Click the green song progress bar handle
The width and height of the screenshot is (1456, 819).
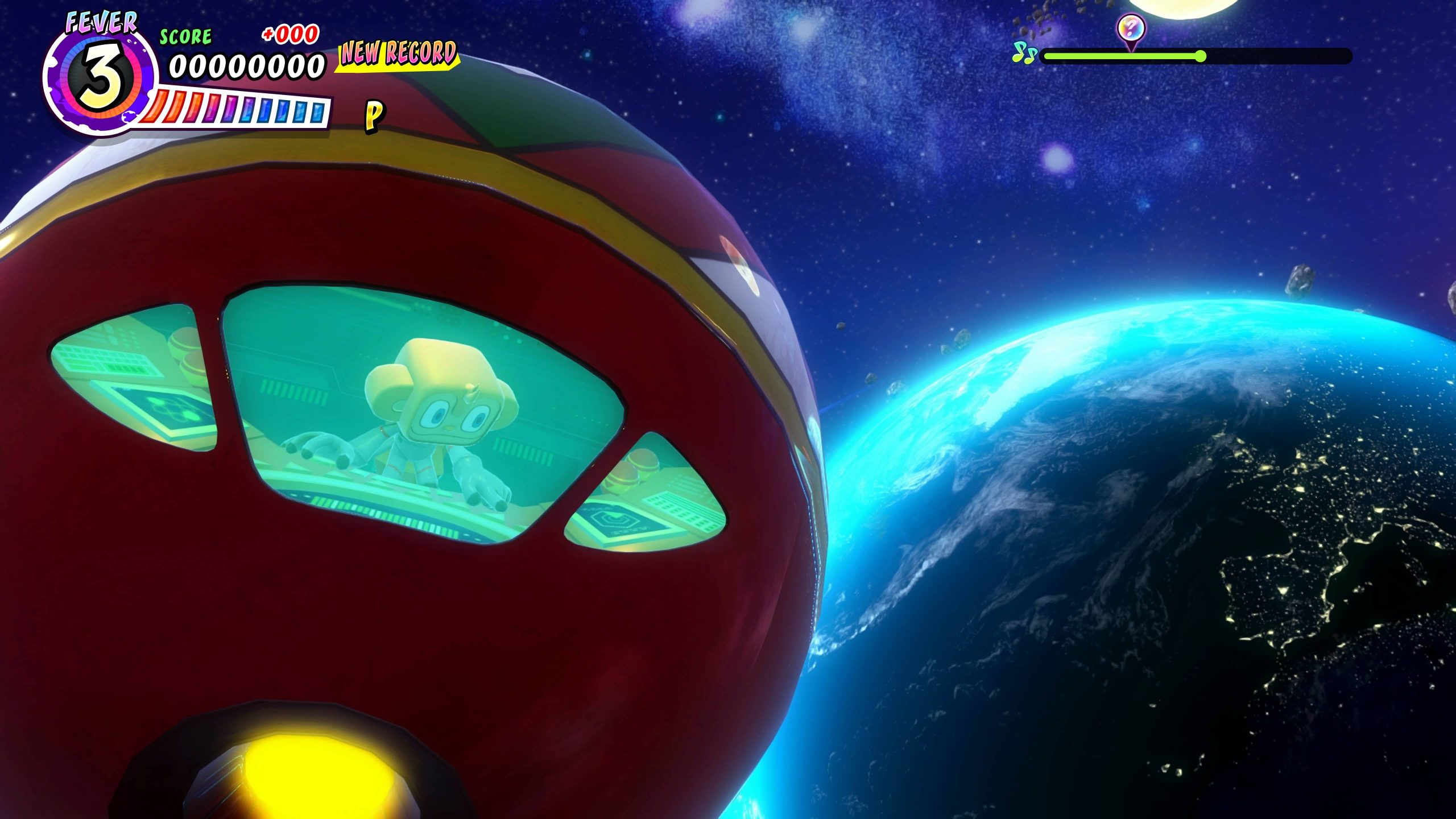pyautogui.click(x=1200, y=56)
